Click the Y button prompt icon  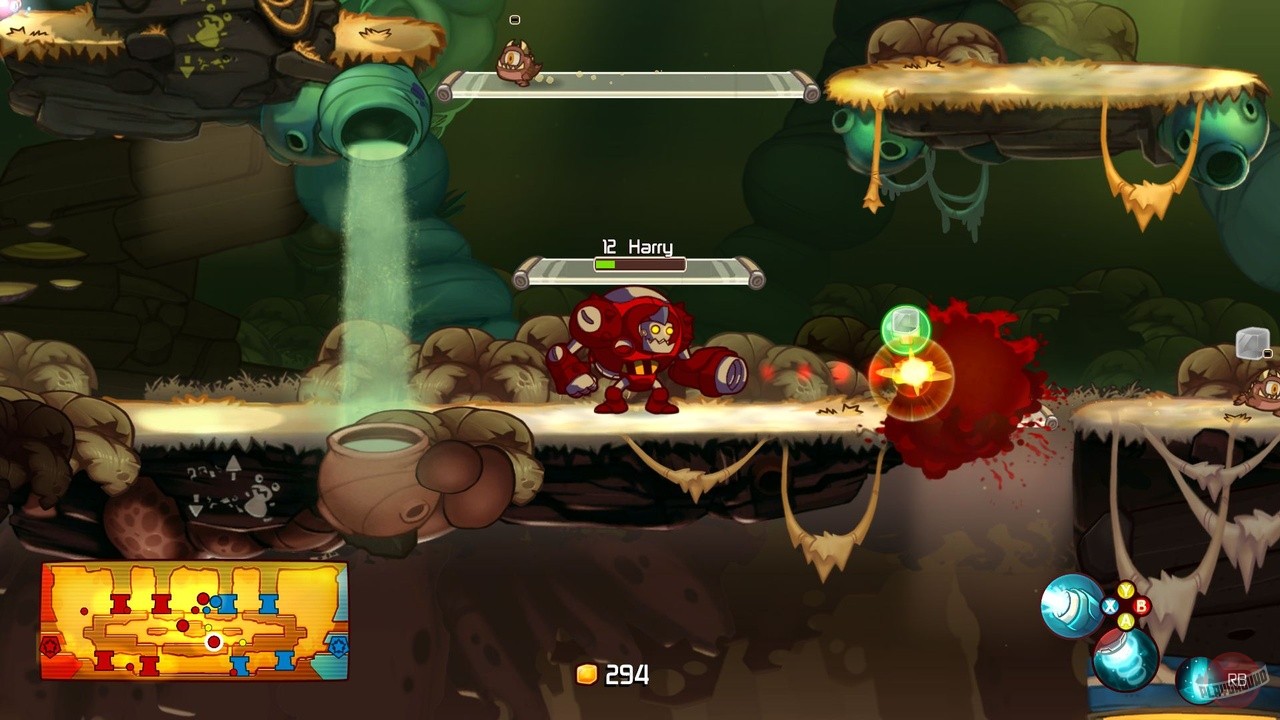1124,590
